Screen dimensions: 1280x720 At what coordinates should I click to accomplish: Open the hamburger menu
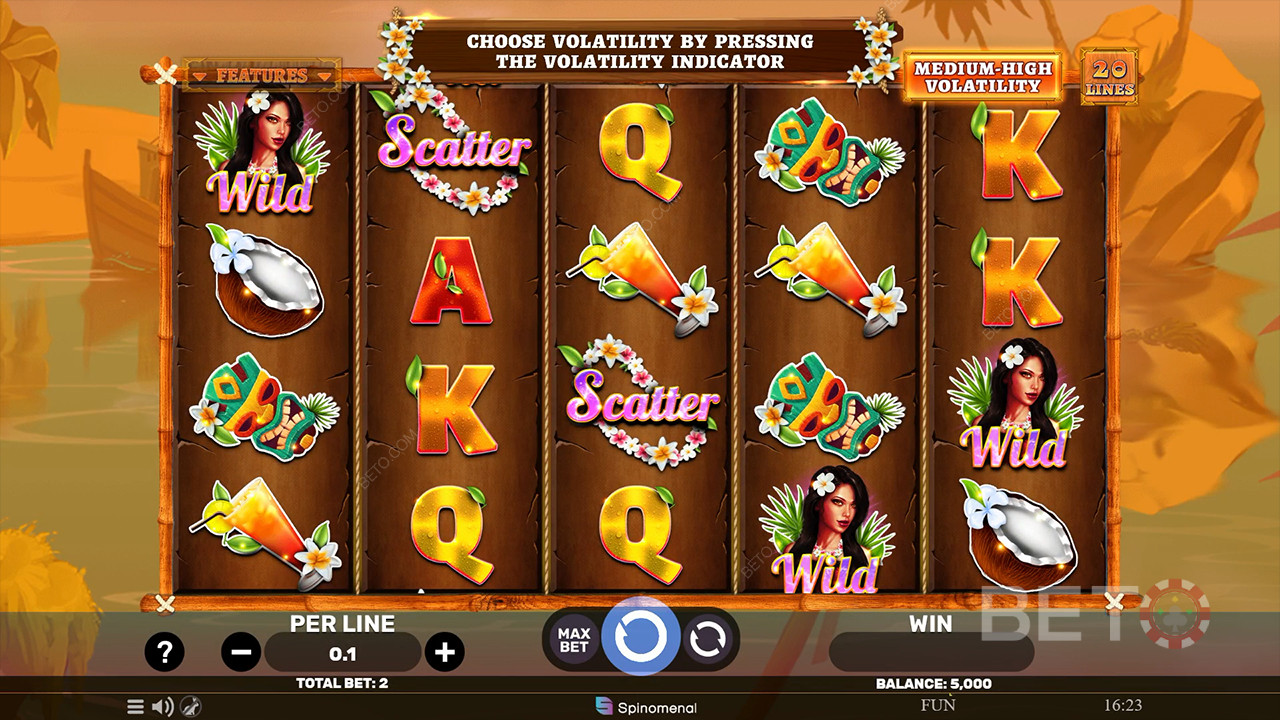click(135, 707)
